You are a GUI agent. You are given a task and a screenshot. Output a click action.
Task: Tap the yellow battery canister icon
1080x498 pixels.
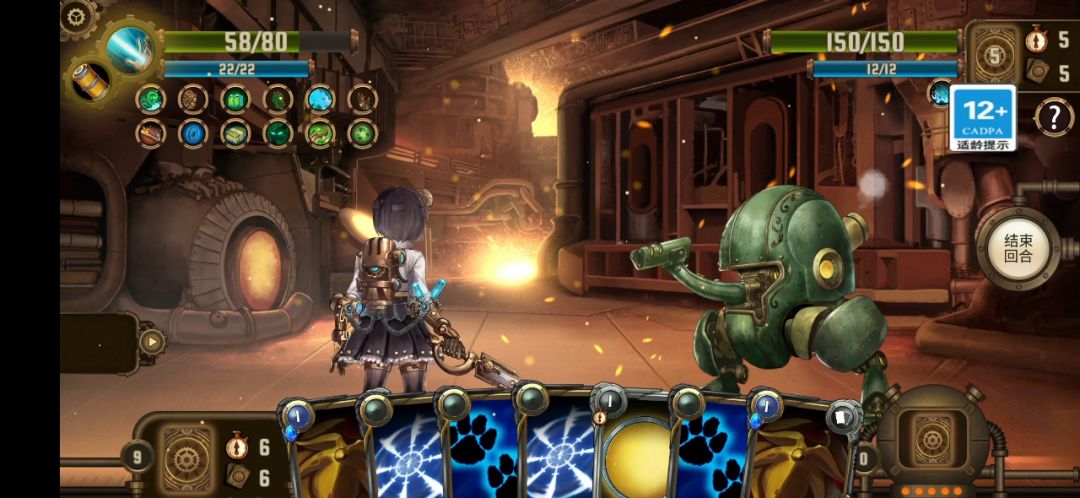coord(90,81)
